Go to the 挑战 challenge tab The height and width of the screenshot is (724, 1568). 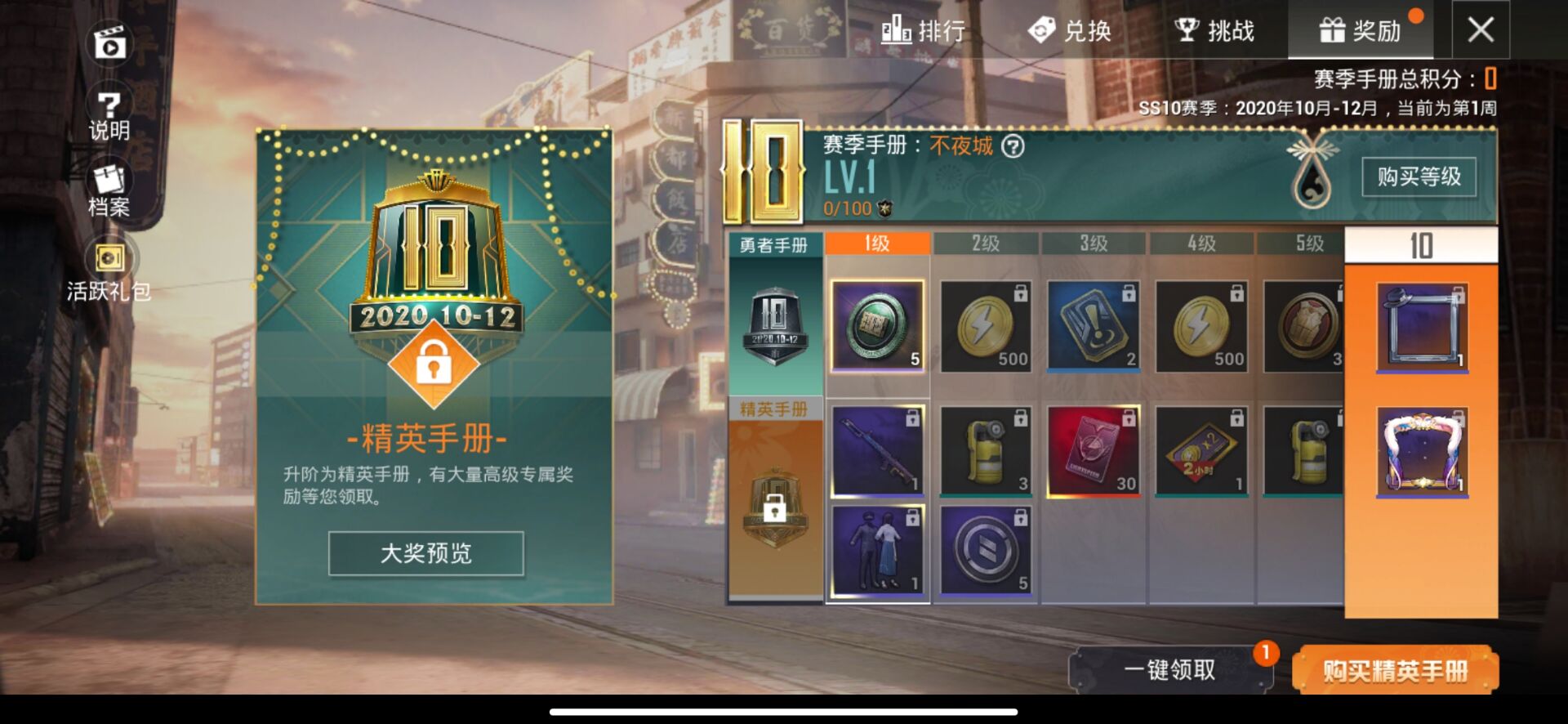1214,31
